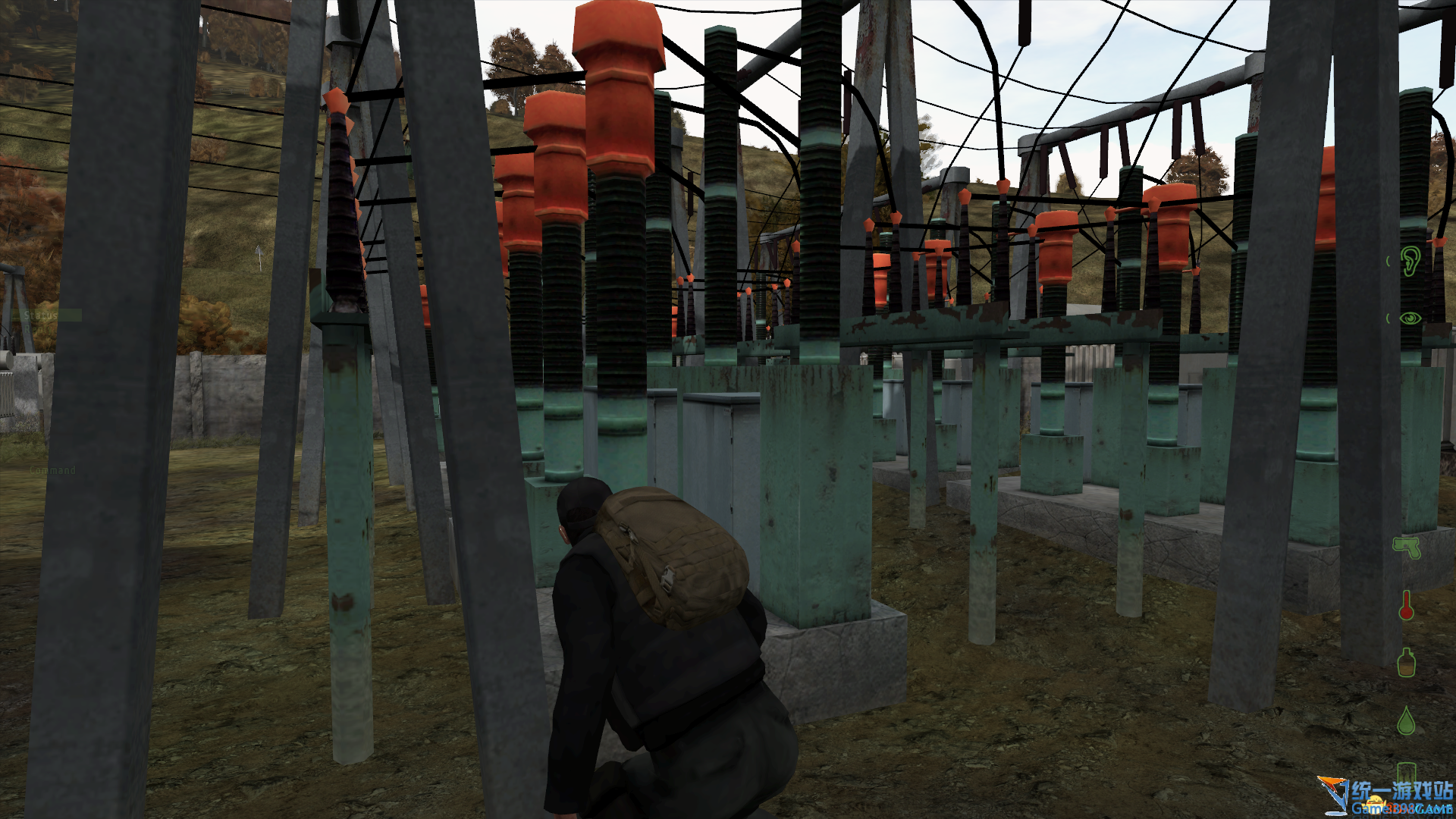Check the red thermometer temperature icon

[x=1406, y=605]
